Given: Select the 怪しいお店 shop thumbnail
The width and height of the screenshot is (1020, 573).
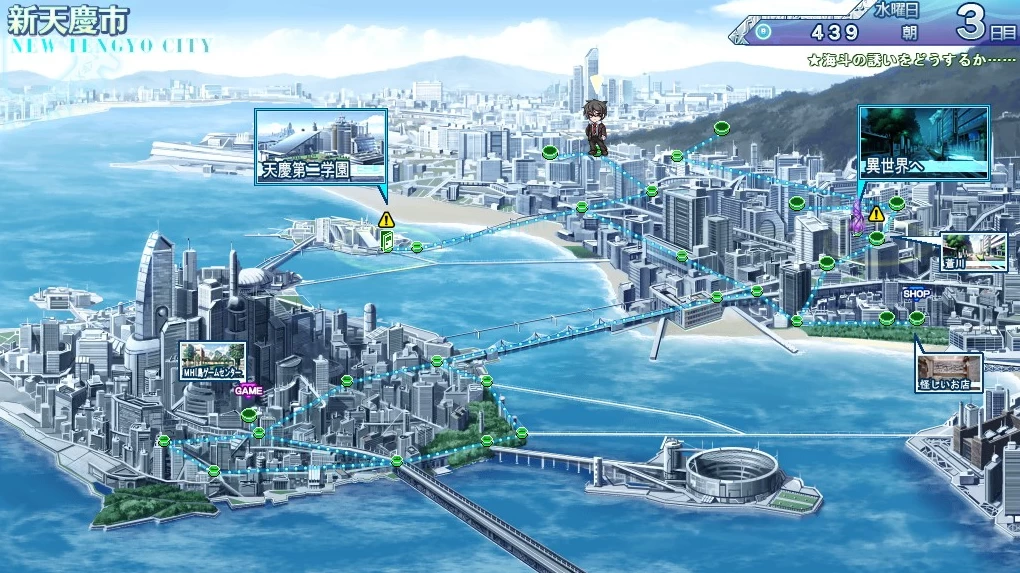Looking at the screenshot, I should [x=949, y=372].
